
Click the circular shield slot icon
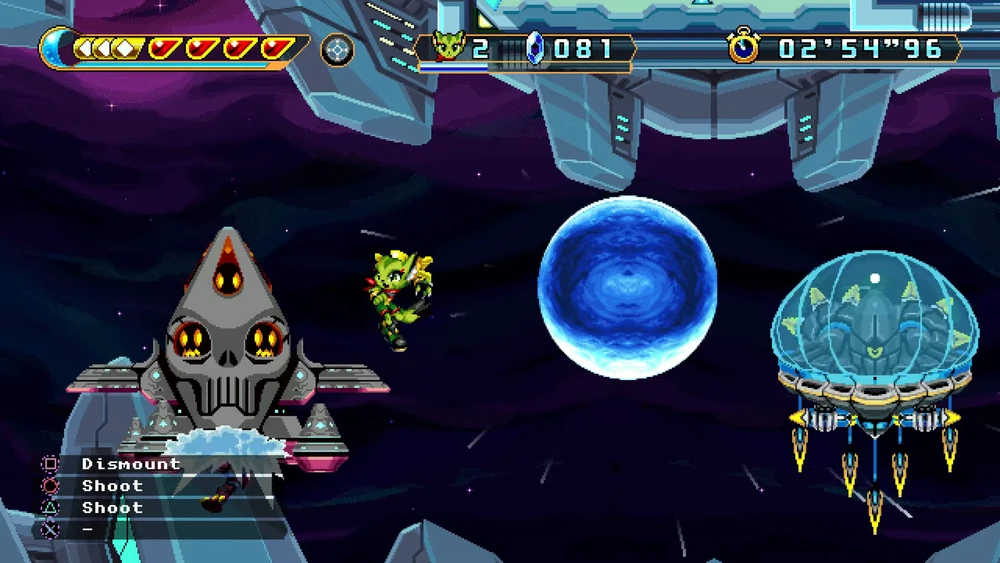click(337, 49)
